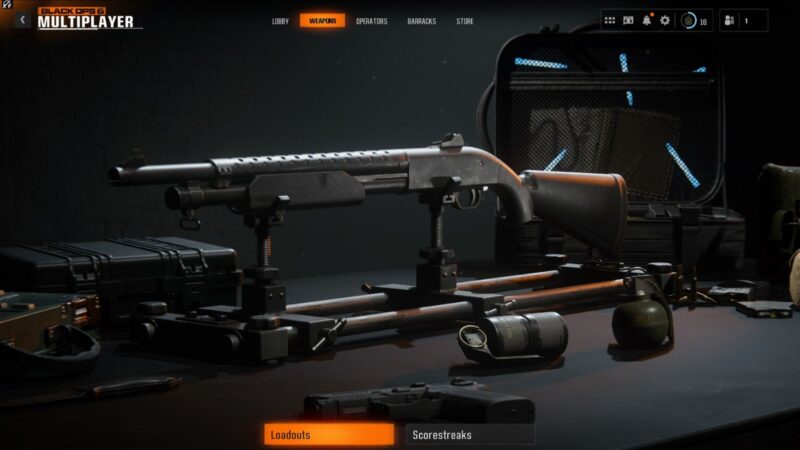Open the grid menu icon

point(610,20)
